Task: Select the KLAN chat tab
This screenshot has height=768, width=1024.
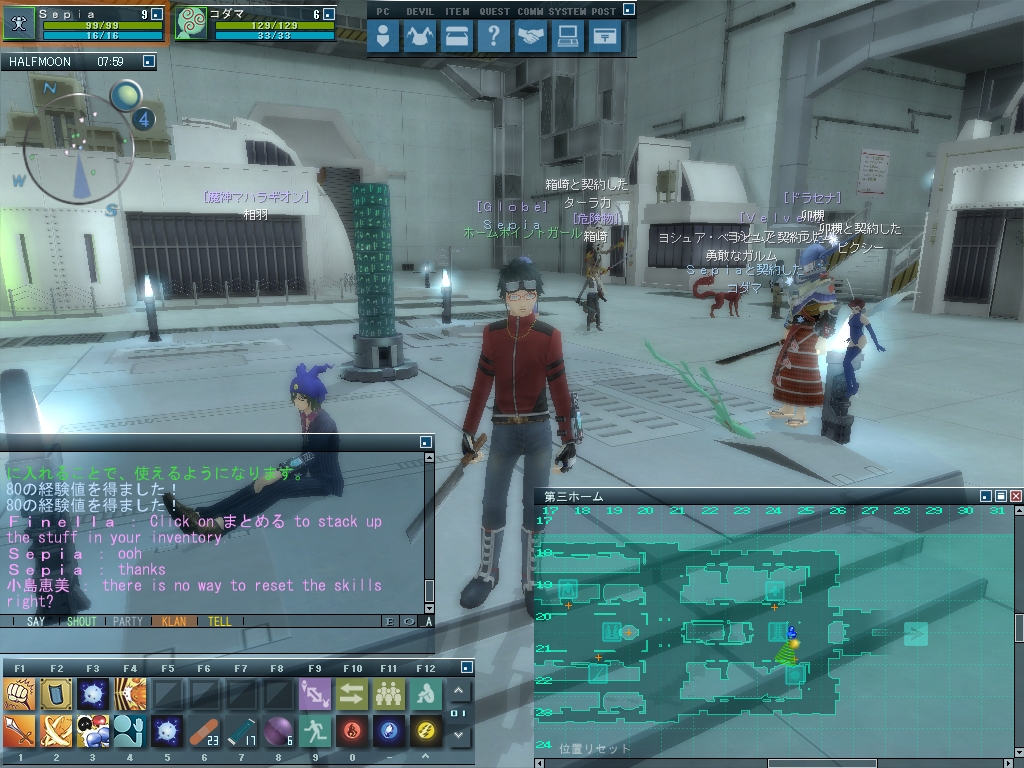Action: (x=174, y=621)
